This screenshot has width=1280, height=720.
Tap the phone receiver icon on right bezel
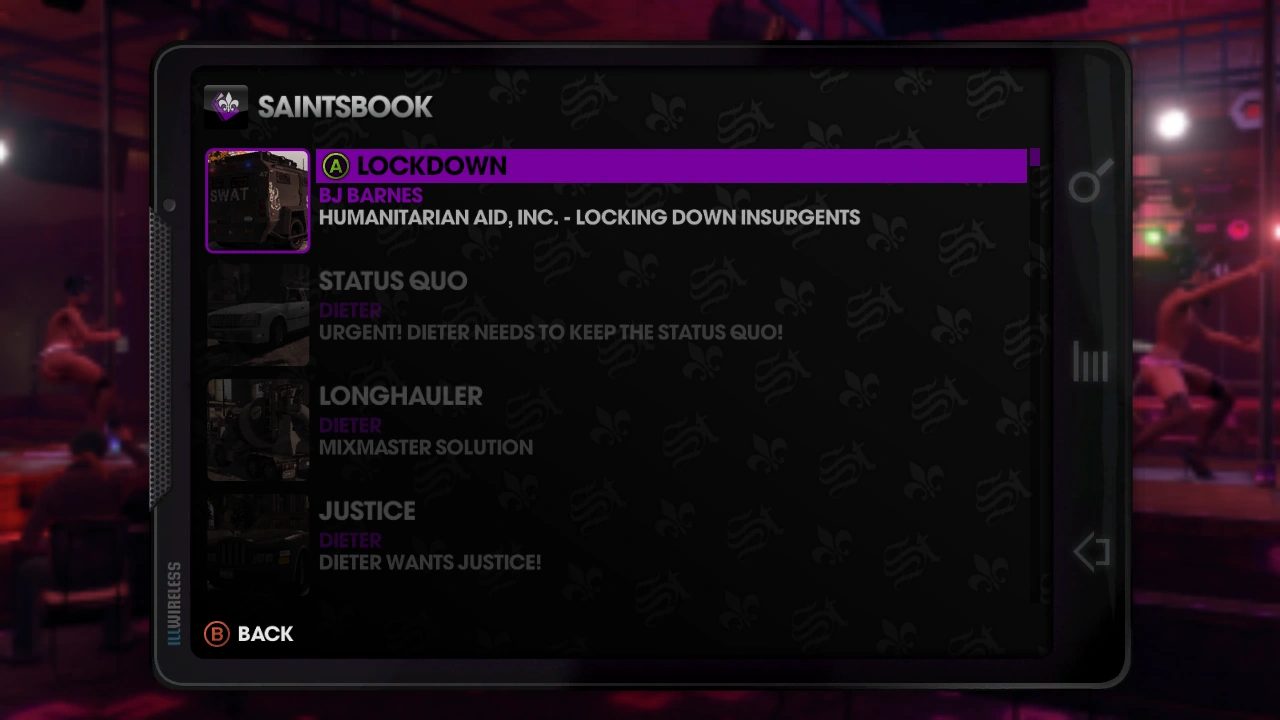[1090, 183]
